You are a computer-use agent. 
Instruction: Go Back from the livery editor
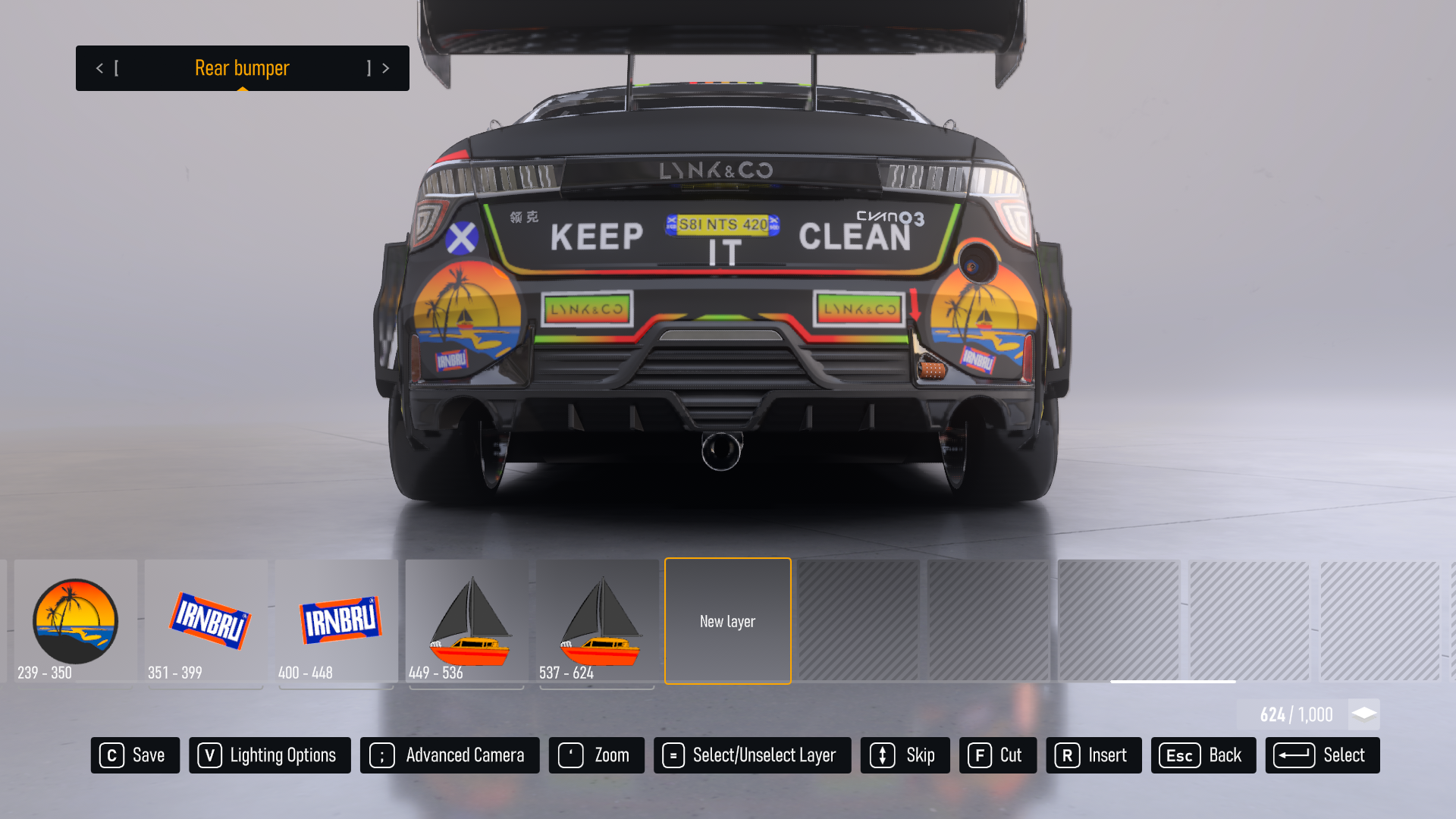[1203, 755]
